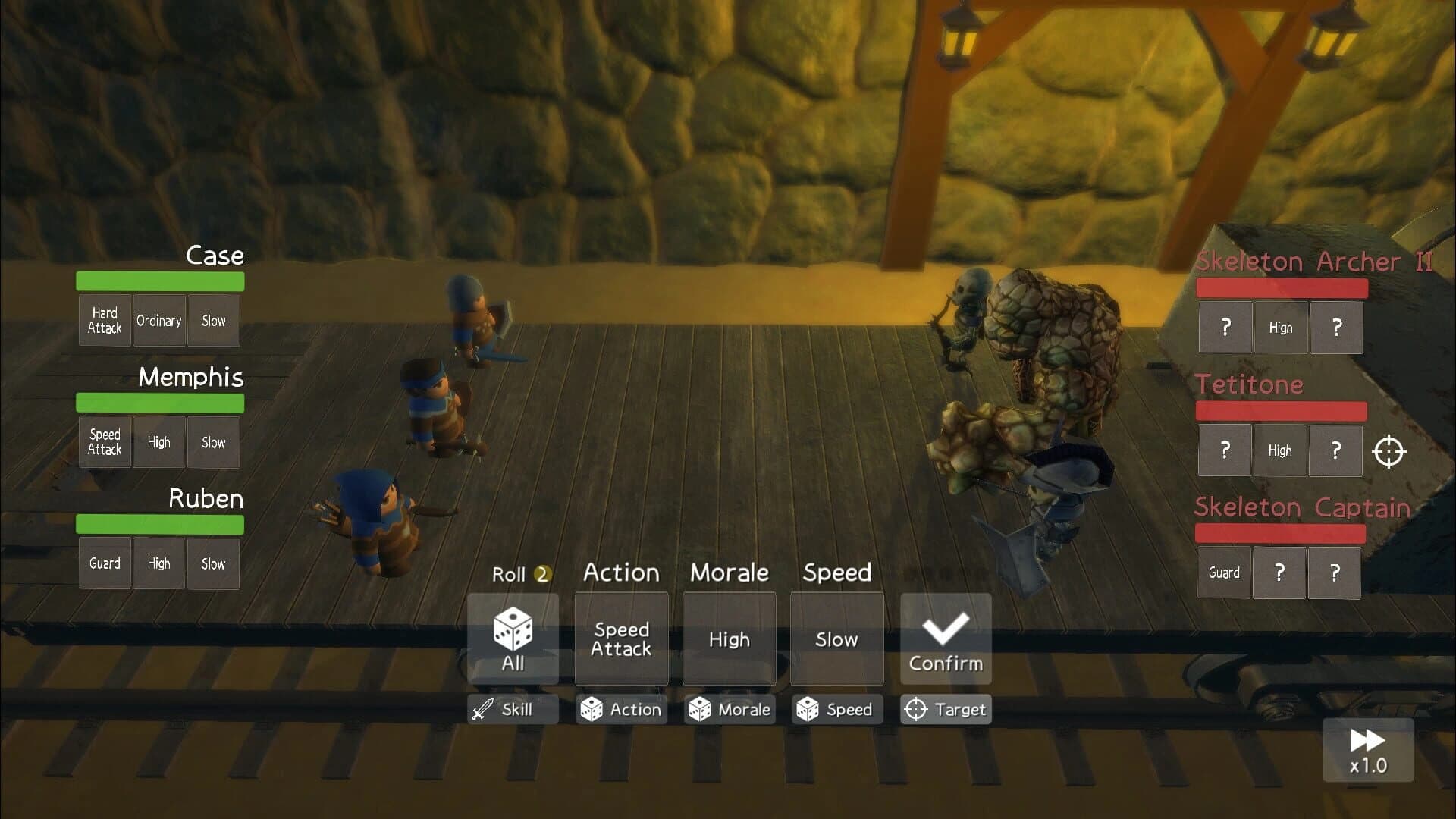Viewport: 1456px width, 819px height.
Task: Toggle Case's Ordinary morale die
Action: coord(159,320)
